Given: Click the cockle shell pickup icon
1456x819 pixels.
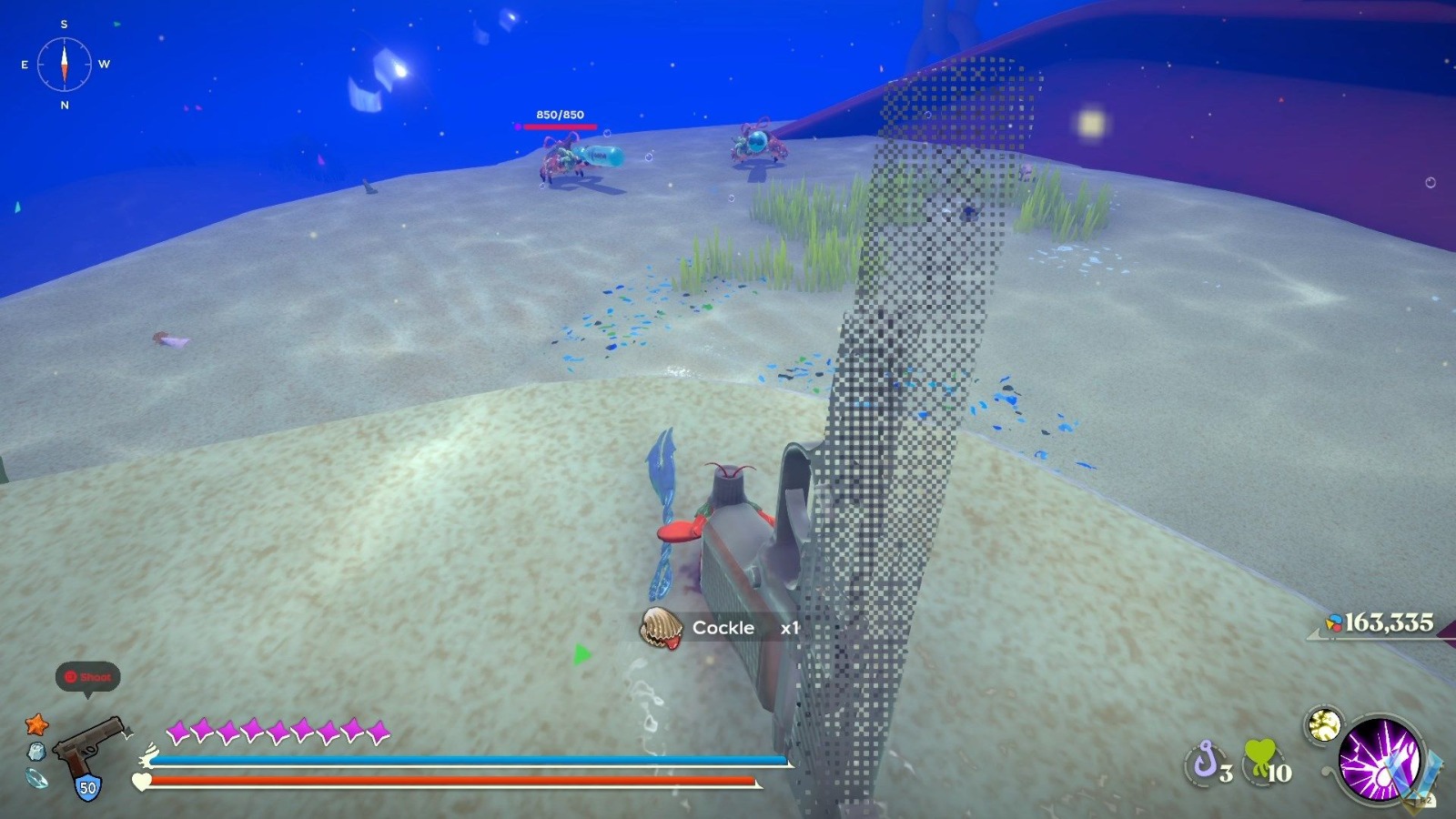Looking at the screenshot, I should click(x=663, y=626).
